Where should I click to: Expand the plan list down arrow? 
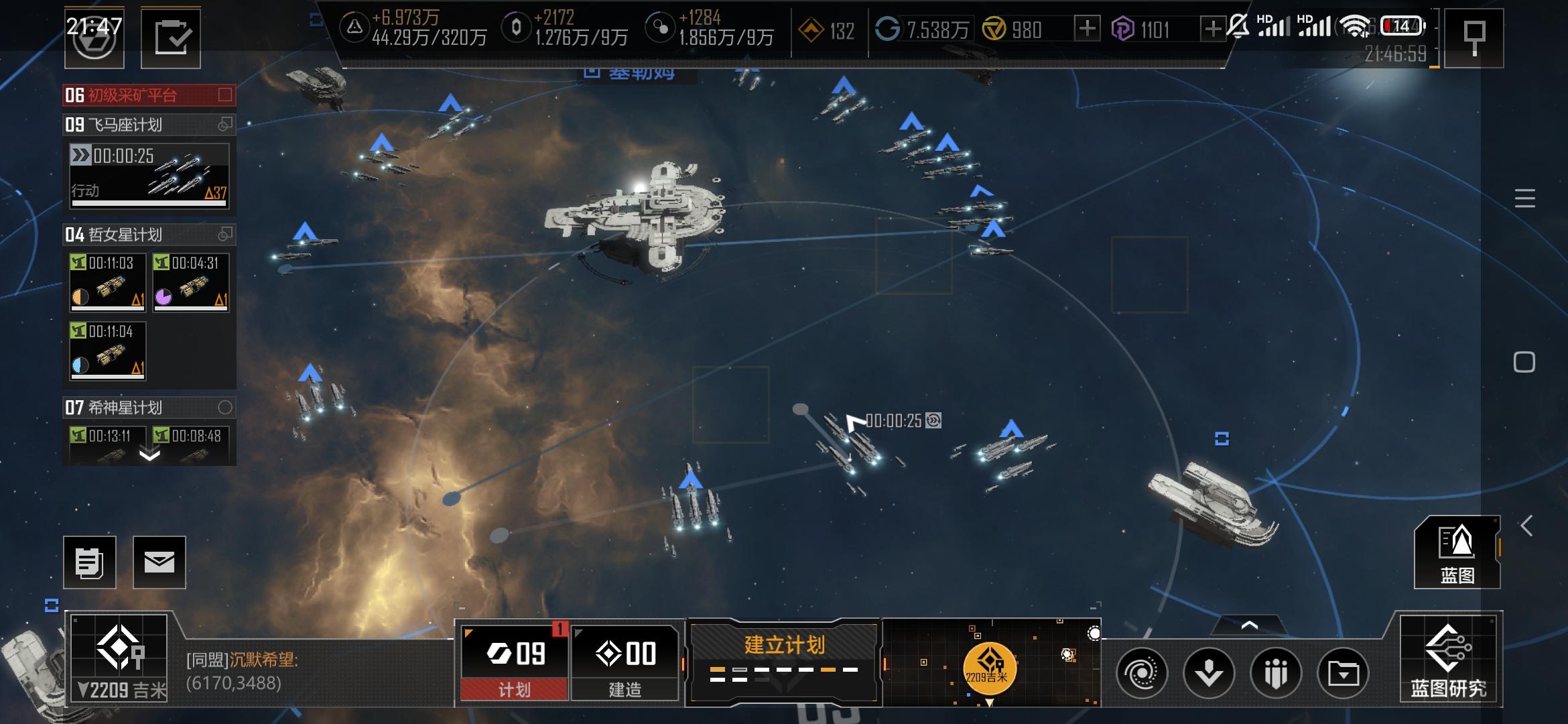point(149,456)
